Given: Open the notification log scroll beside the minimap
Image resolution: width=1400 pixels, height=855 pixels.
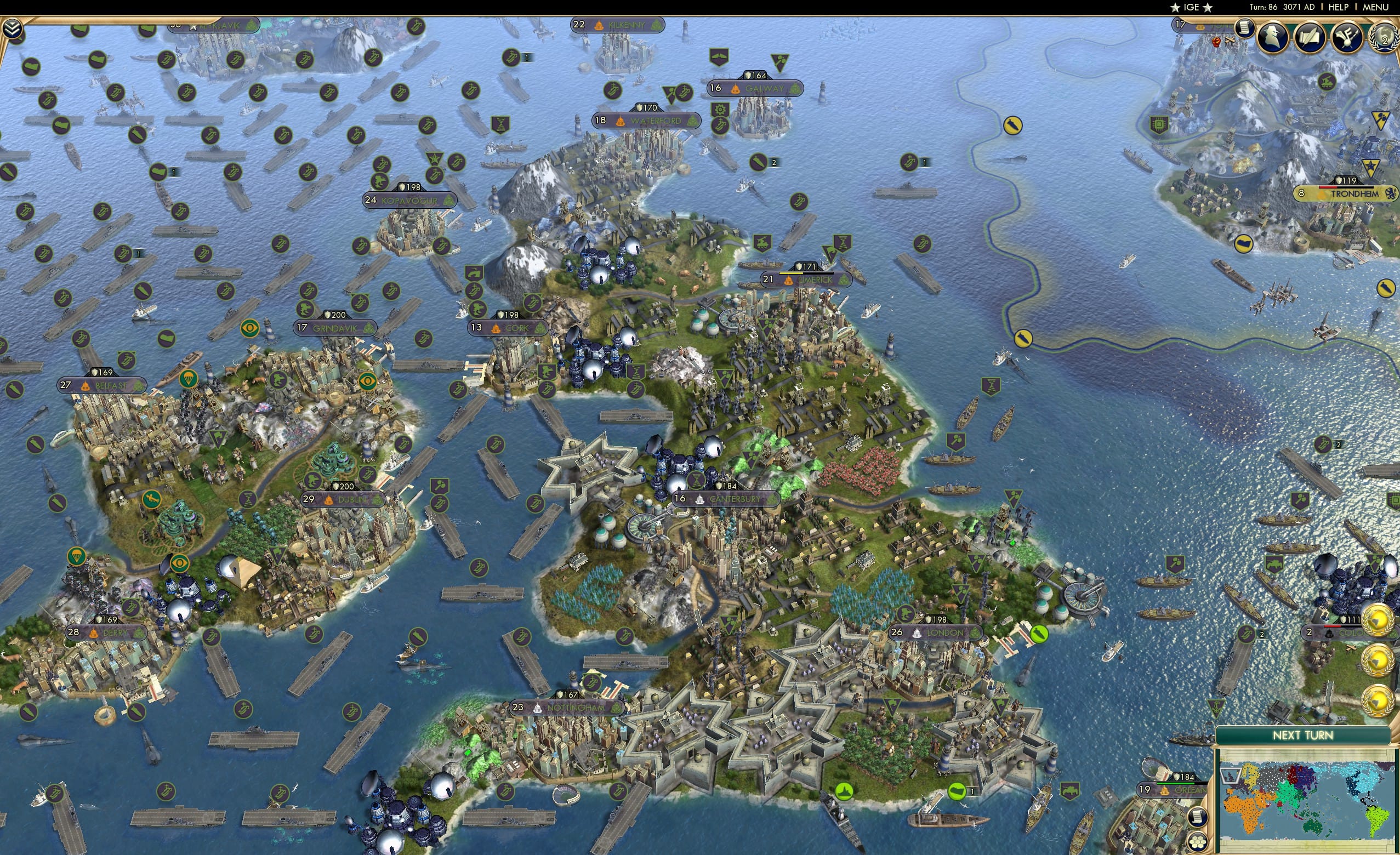Looking at the screenshot, I should point(1198,818).
